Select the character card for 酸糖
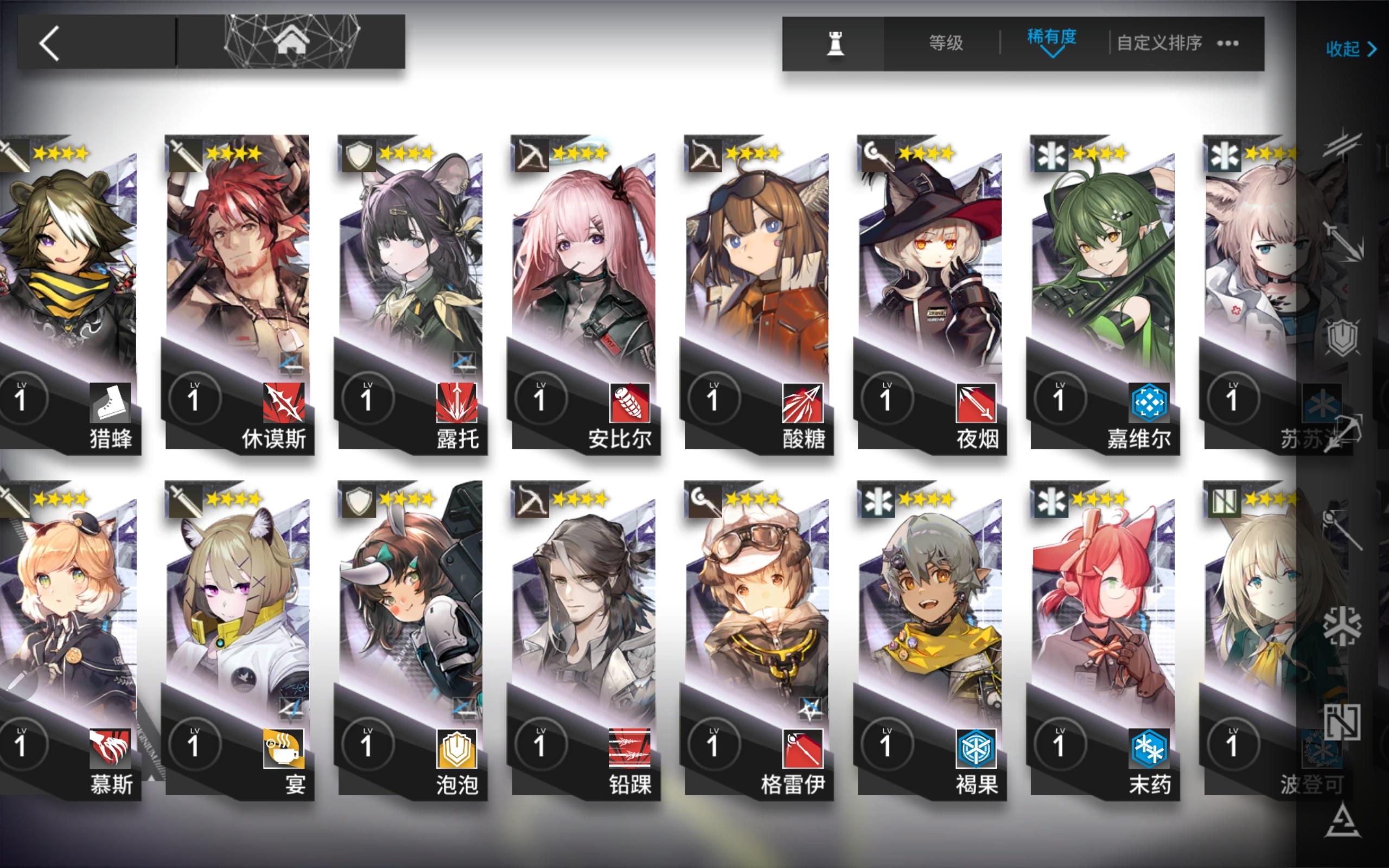The height and width of the screenshot is (868, 1389). [x=758, y=276]
